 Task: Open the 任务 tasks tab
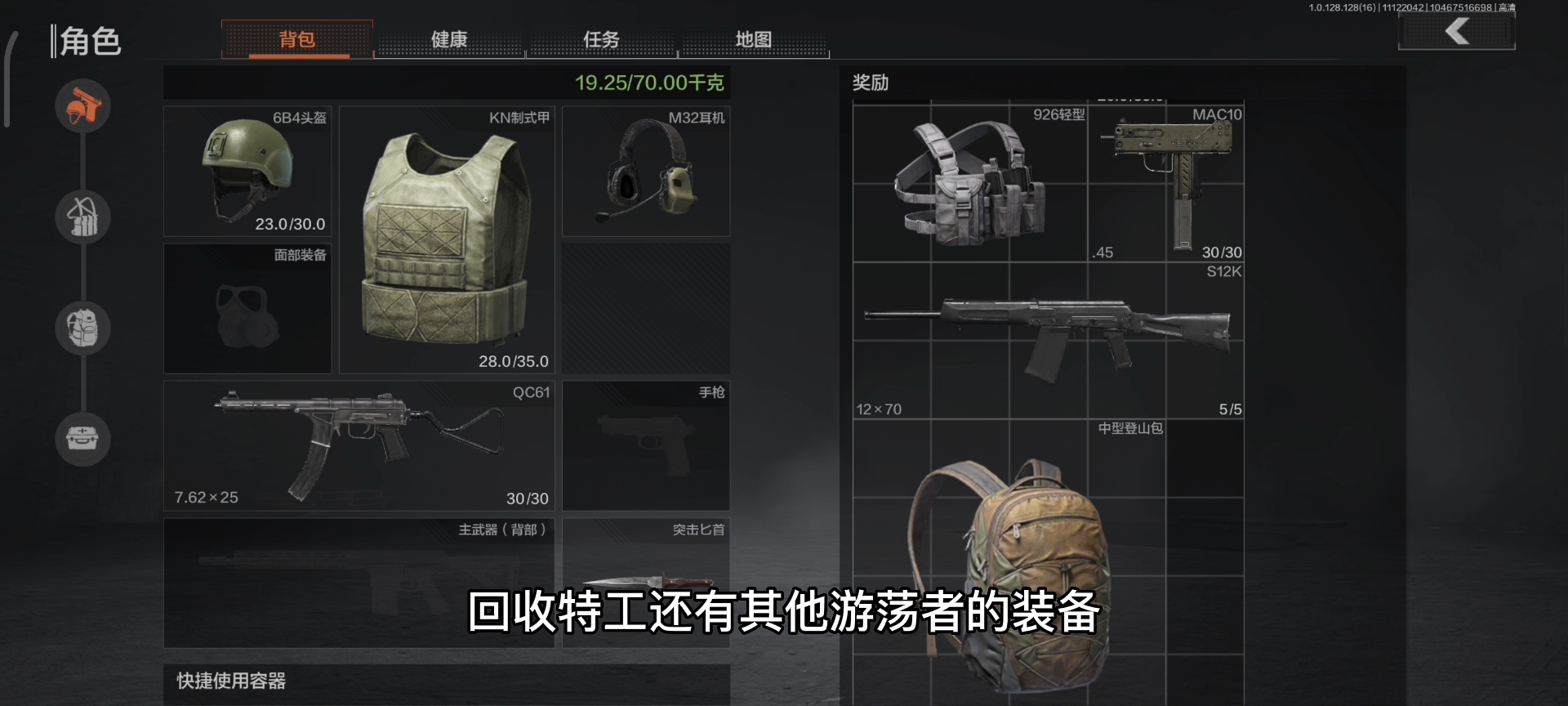602,39
